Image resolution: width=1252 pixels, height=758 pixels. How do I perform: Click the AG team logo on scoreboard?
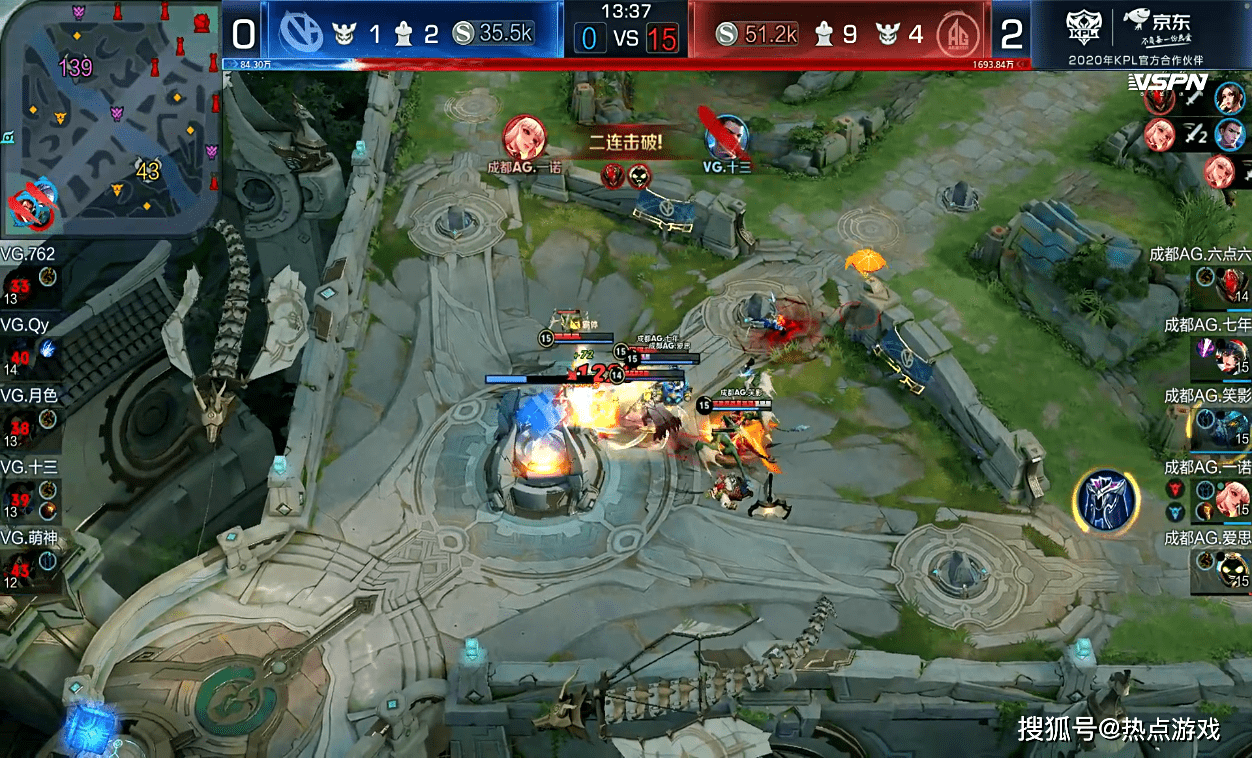[x=957, y=35]
